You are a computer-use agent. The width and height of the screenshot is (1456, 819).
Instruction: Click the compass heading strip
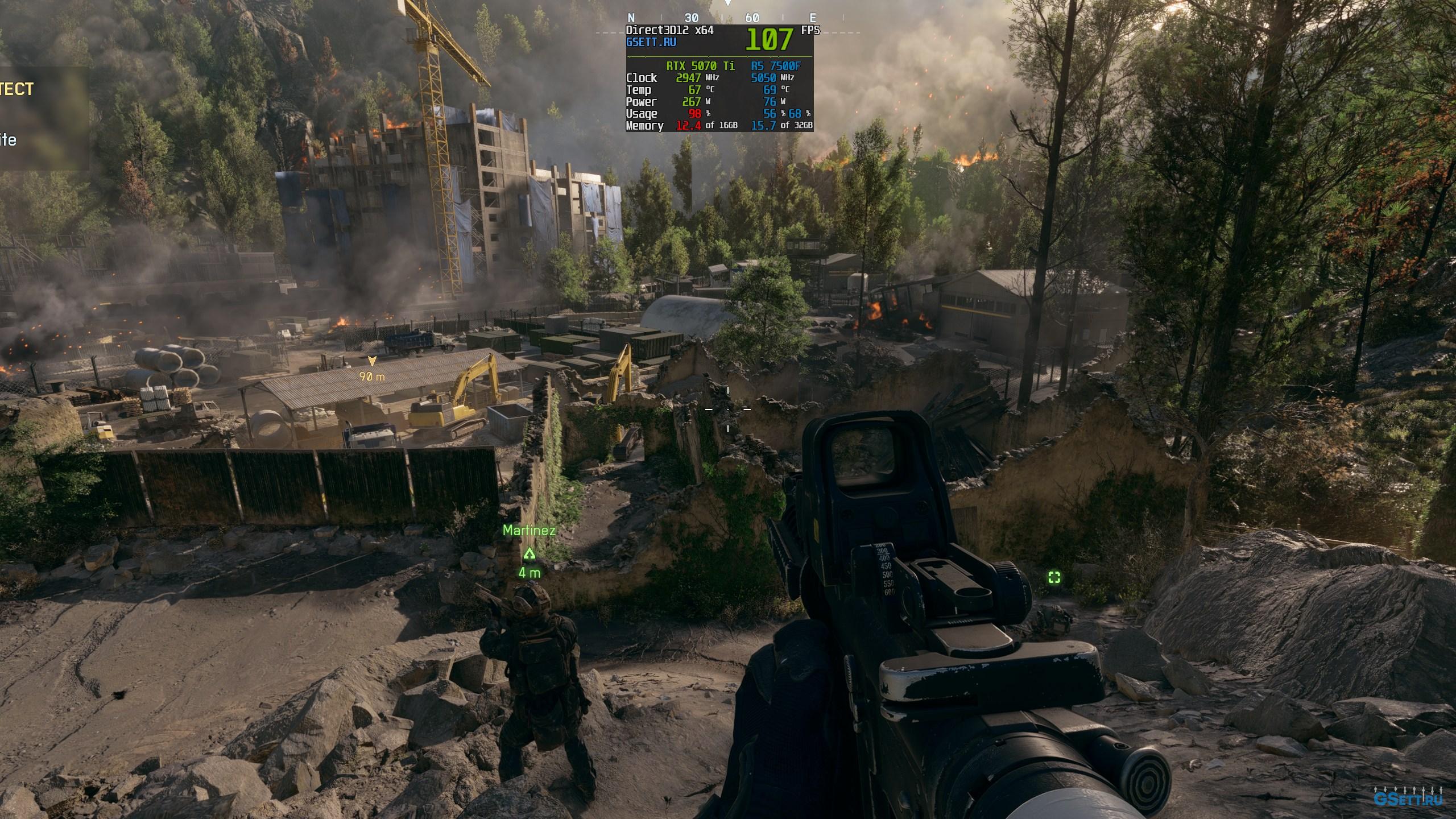[x=722, y=18]
